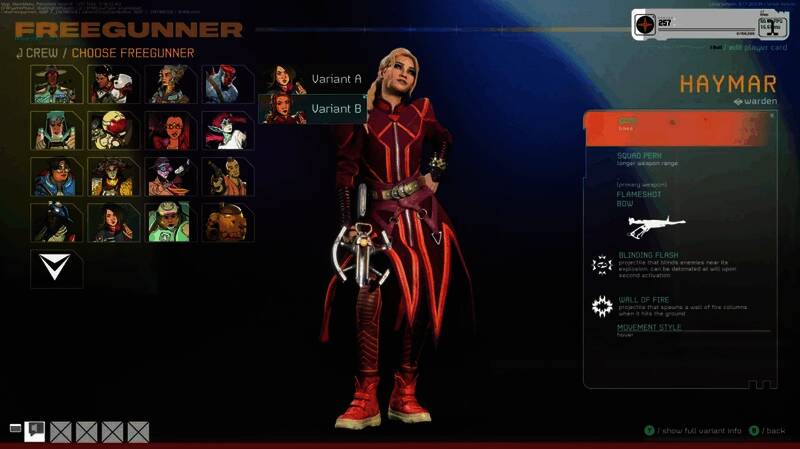Image resolution: width=800 pixels, height=449 pixels.
Task: Click the white downward chevron emblem tile
Action: (56, 269)
